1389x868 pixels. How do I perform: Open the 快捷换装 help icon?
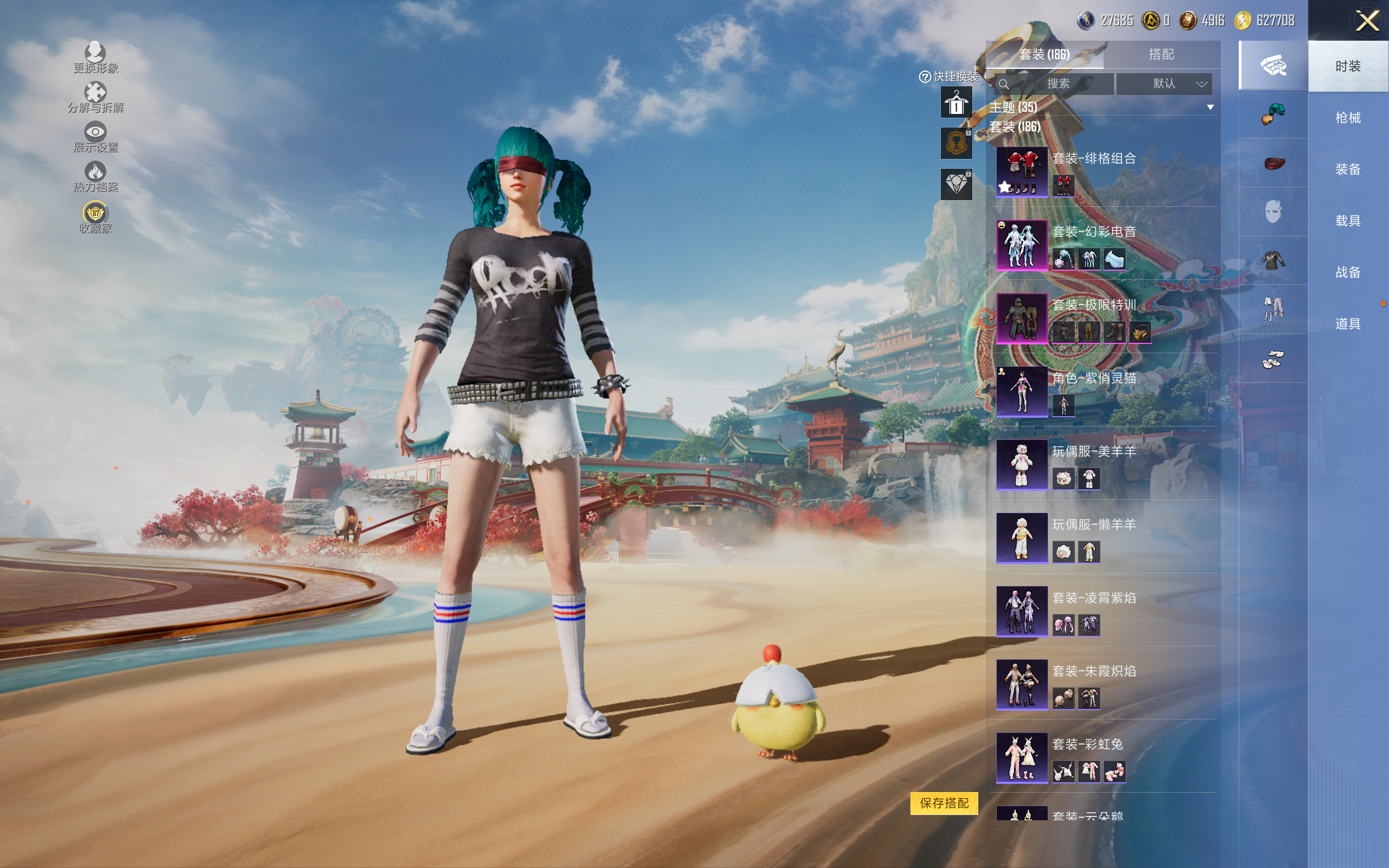(925, 77)
